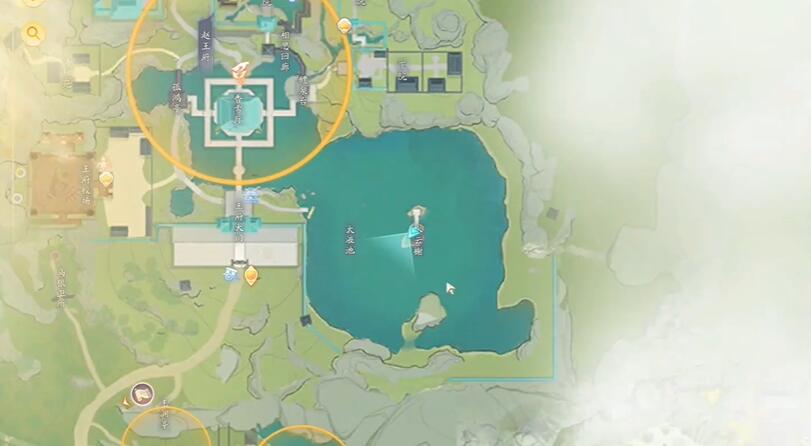Image resolution: width=811 pixels, height=446 pixels.
Task: Click the orange pin below the white gate
Action: coord(250,274)
